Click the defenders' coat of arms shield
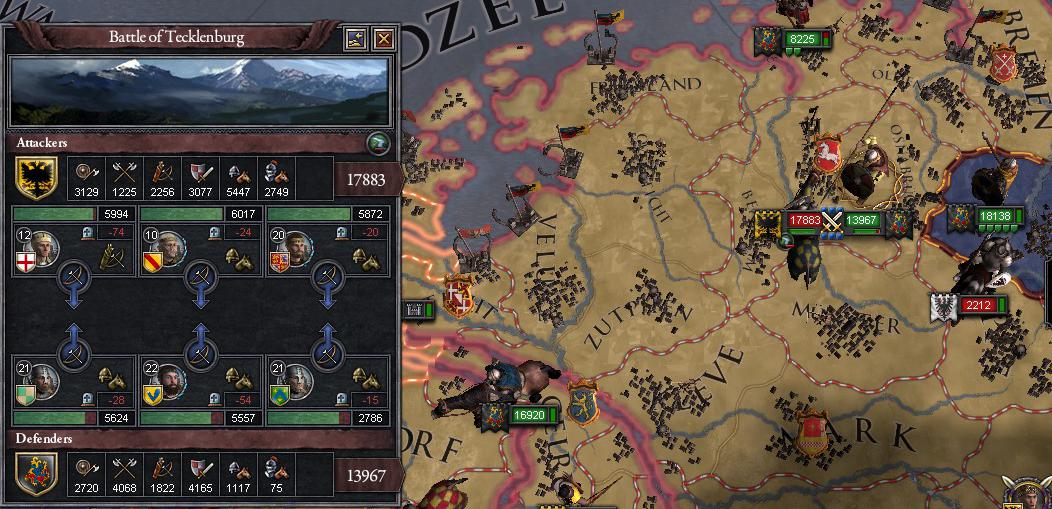This screenshot has width=1052, height=509. 36,473
